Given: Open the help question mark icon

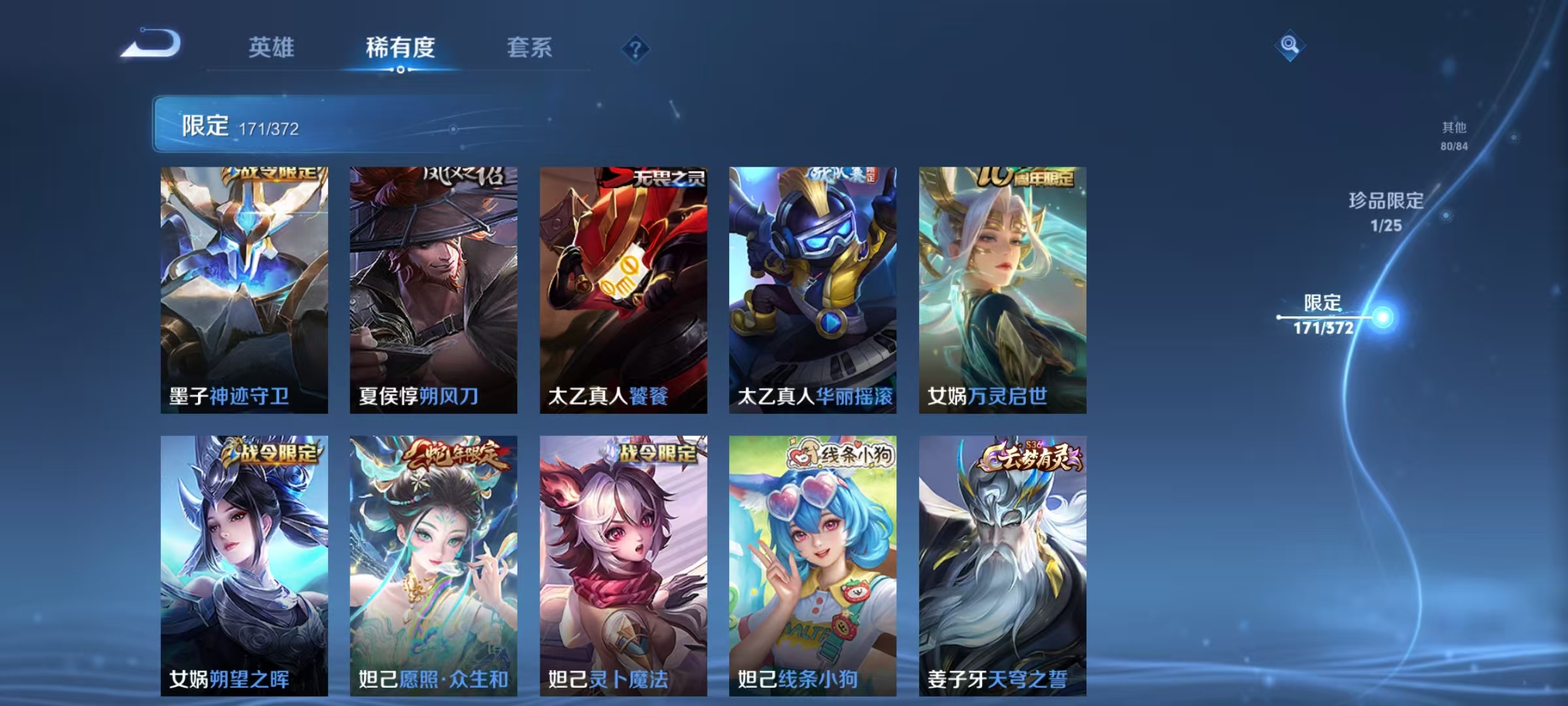Looking at the screenshot, I should click(x=637, y=49).
